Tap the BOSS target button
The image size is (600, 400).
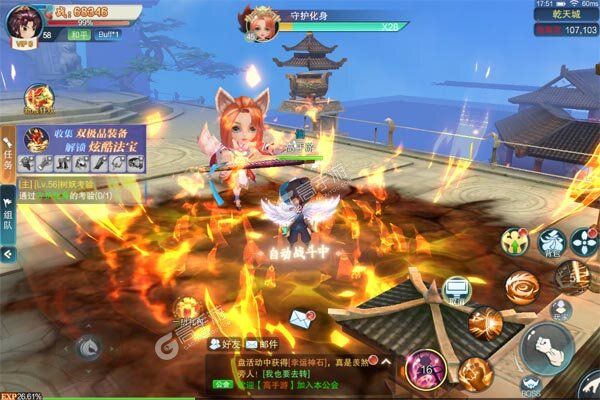(531, 383)
